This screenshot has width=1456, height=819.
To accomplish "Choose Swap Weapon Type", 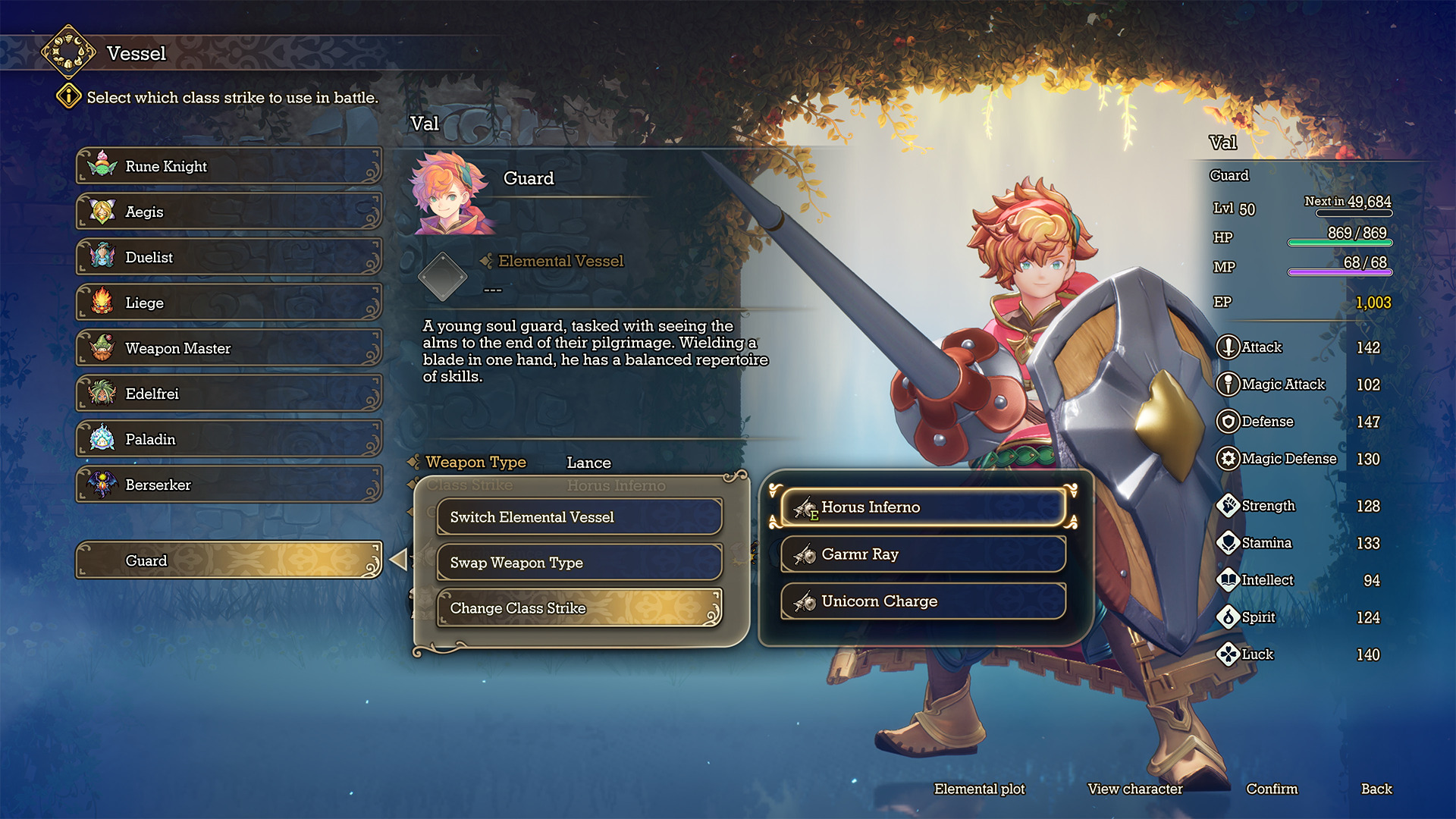I will 579,563.
